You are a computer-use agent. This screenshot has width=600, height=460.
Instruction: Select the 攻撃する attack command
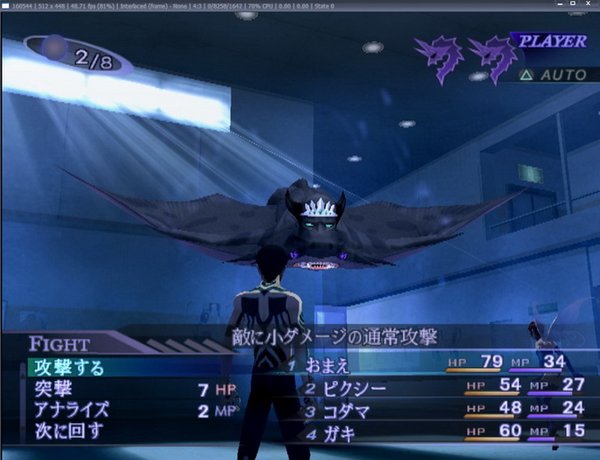click(x=65, y=367)
